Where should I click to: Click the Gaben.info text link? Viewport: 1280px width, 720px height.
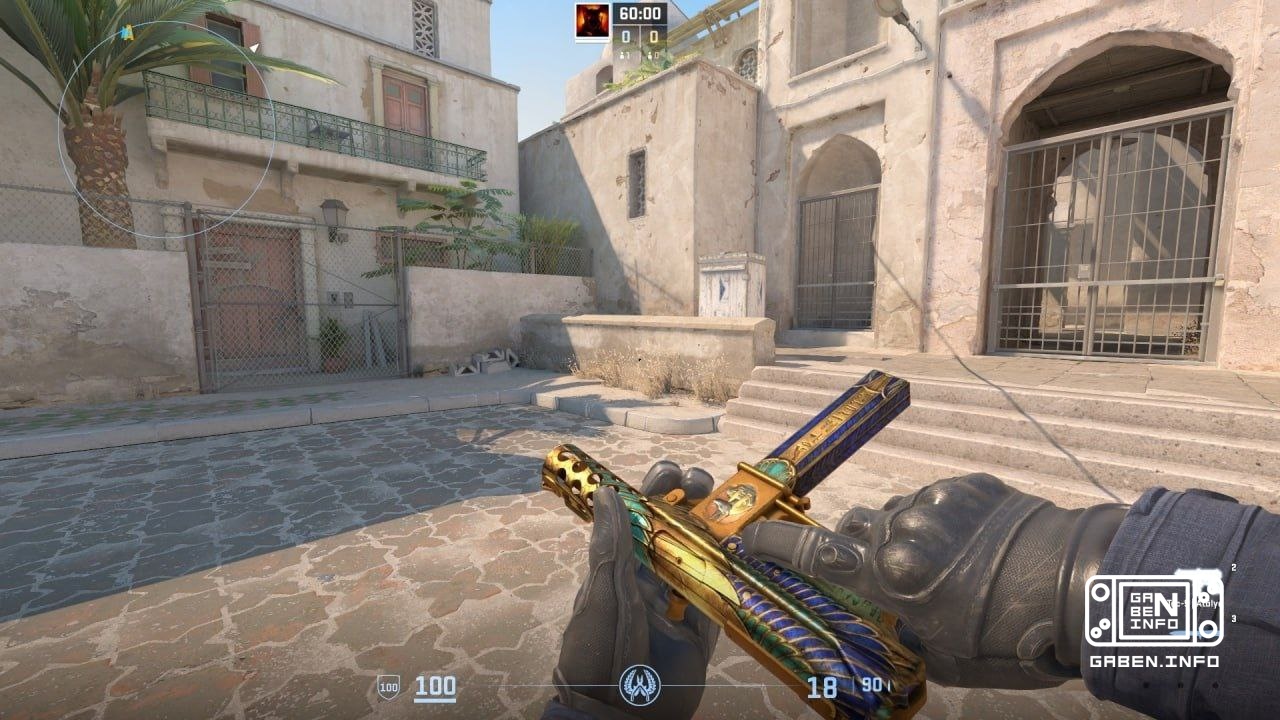pyautogui.click(x=1154, y=660)
